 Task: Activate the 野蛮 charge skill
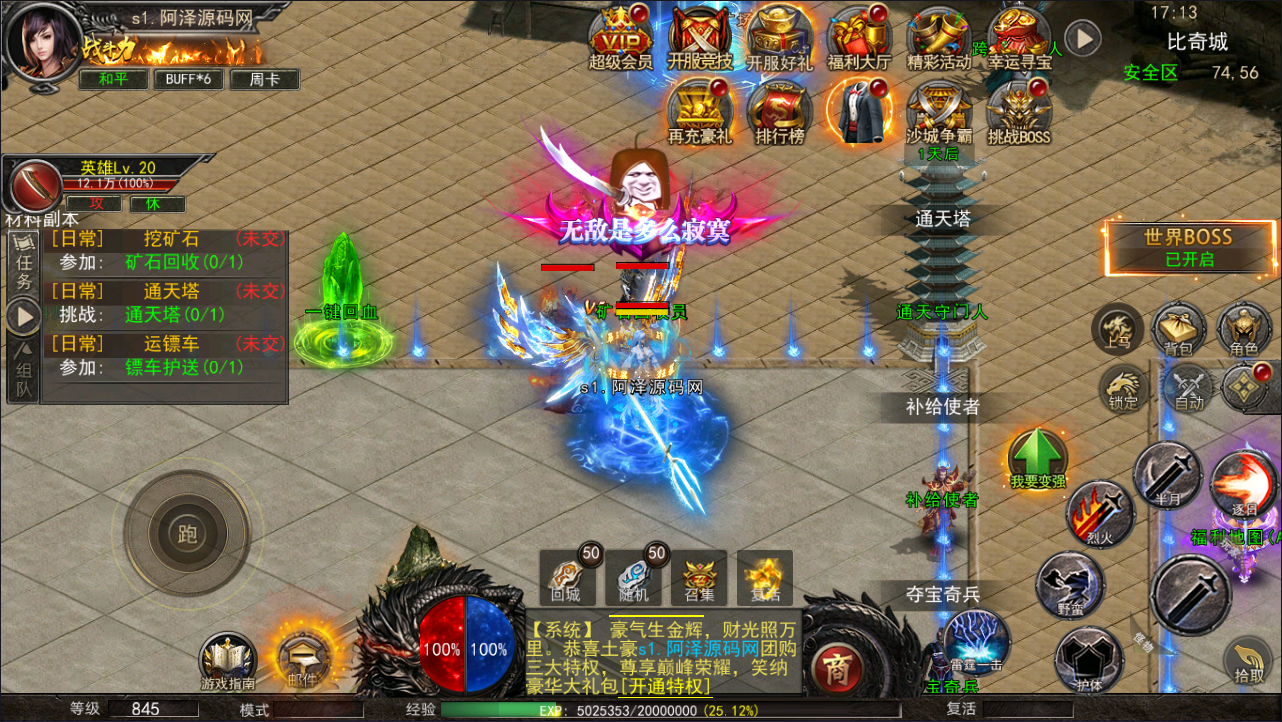click(1069, 585)
